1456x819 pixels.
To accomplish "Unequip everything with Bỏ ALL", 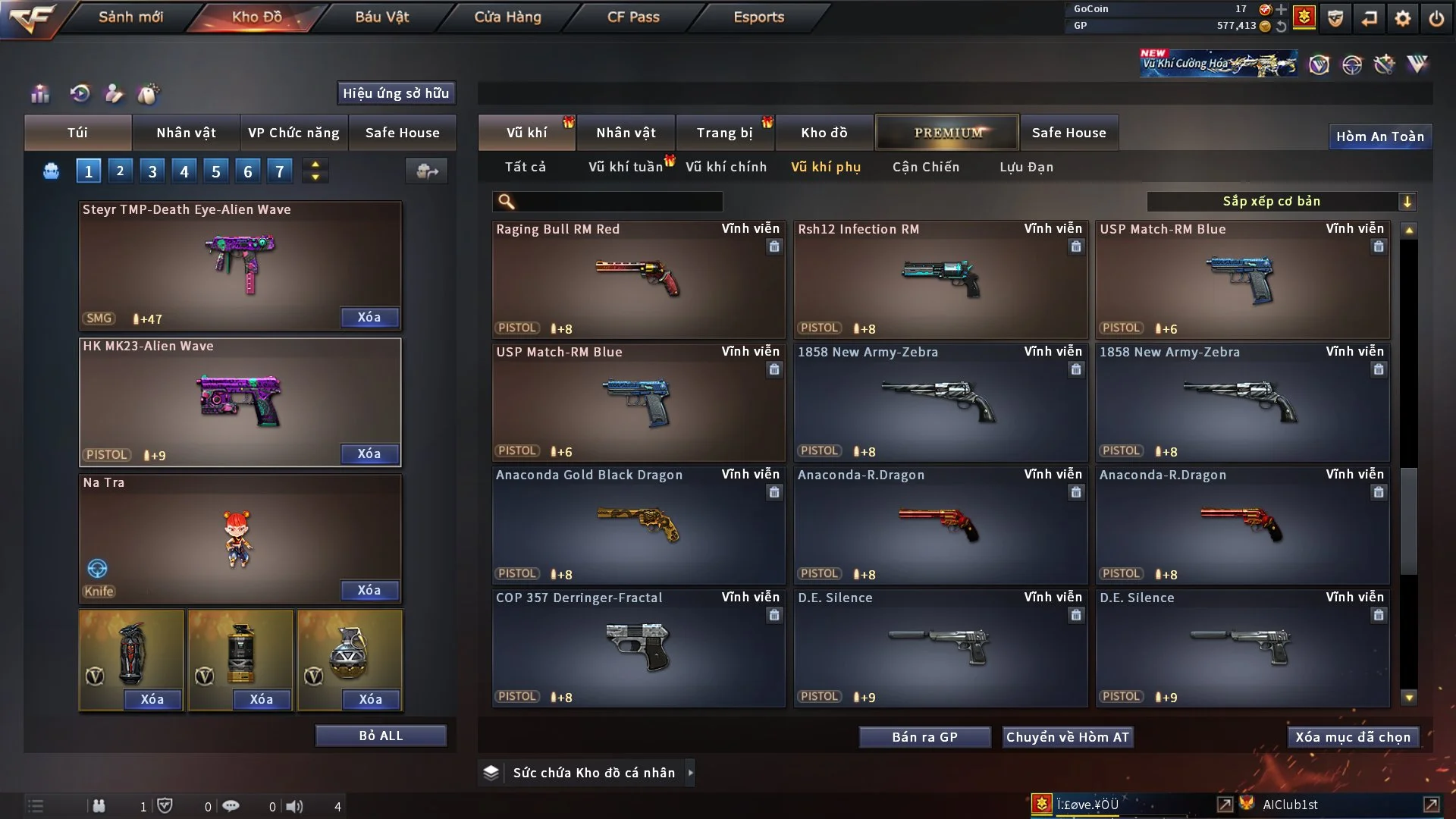I will click(381, 736).
